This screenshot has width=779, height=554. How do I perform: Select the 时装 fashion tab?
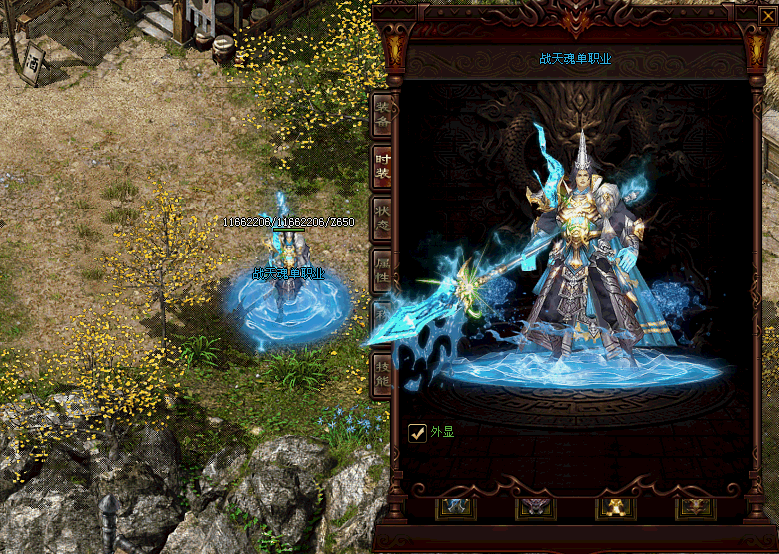(382, 168)
